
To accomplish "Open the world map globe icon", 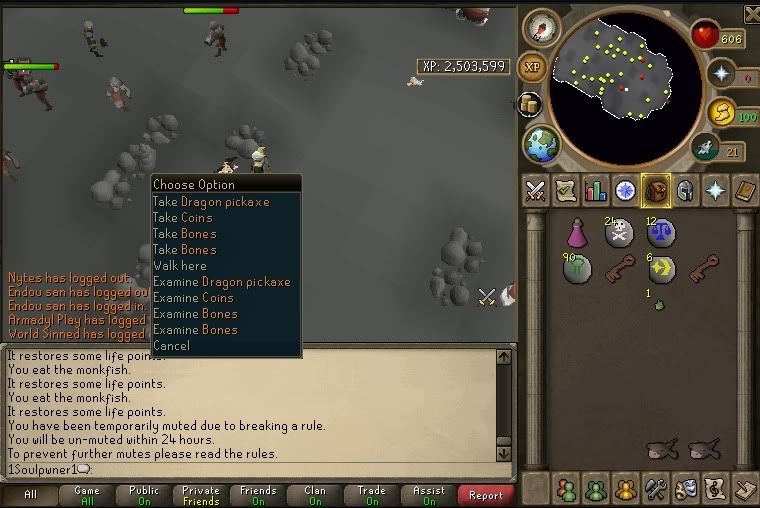I will [x=541, y=145].
